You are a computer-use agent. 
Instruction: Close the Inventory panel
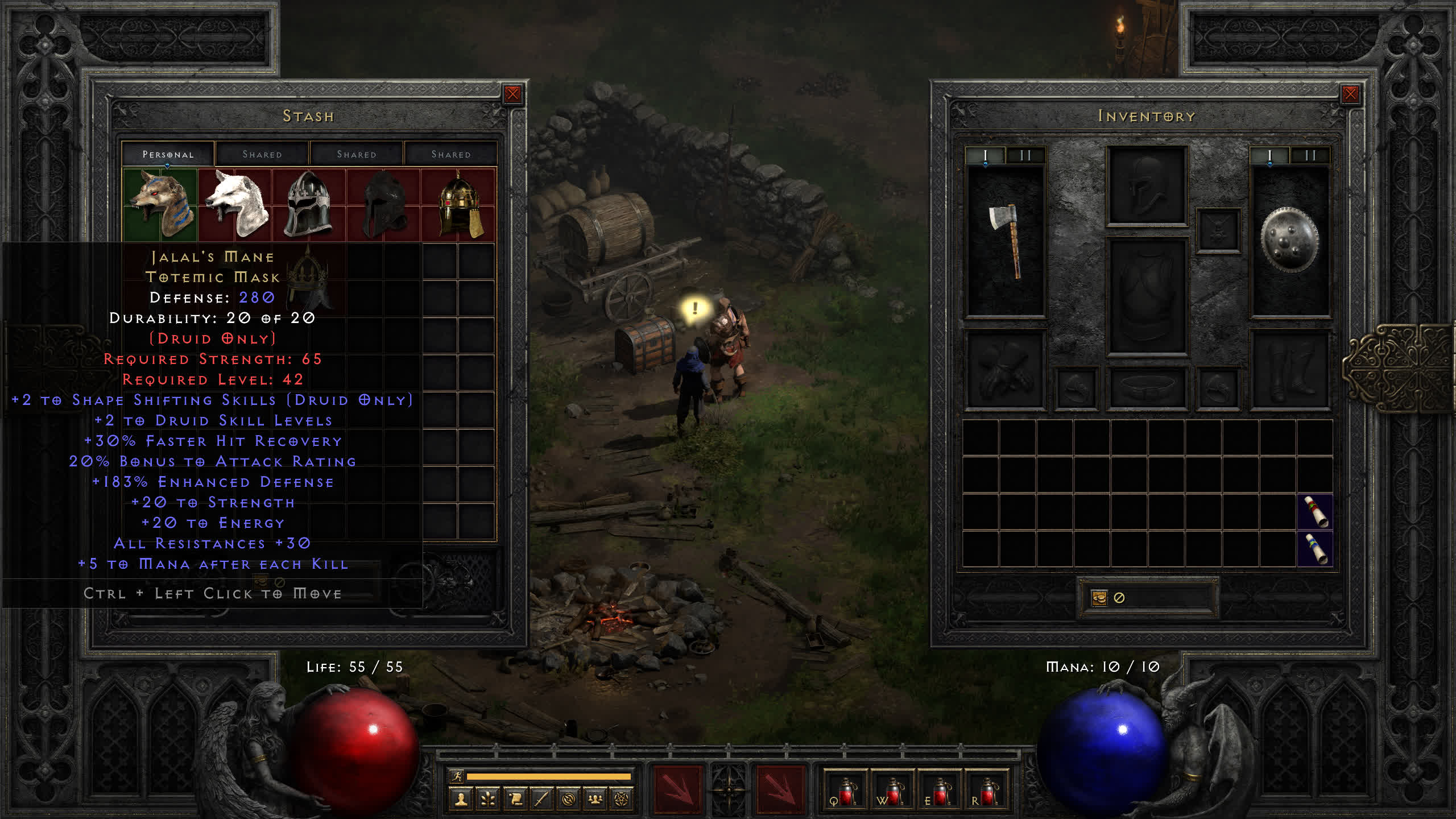point(1350,94)
